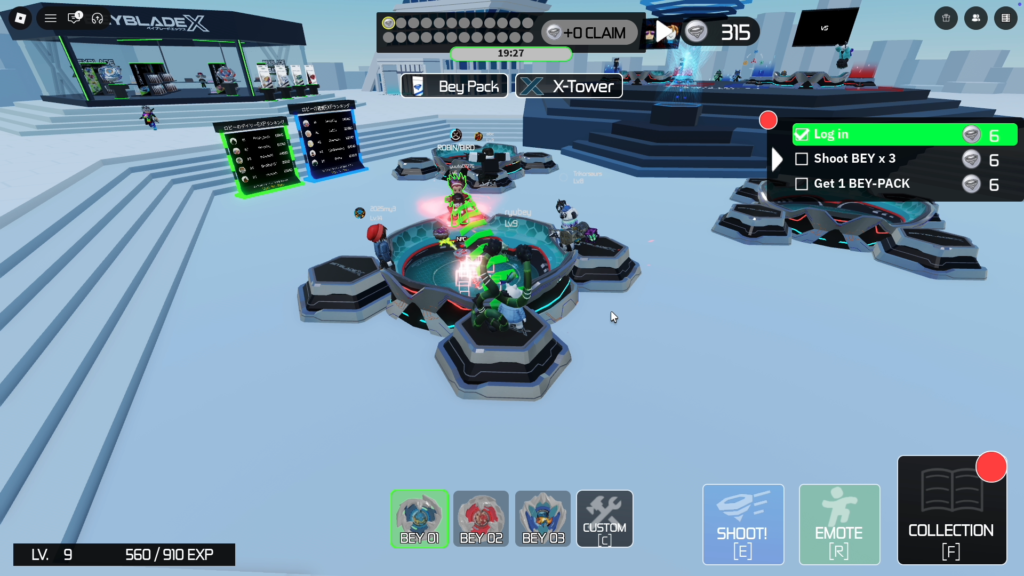The width and height of the screenshot is (1024, 576).
Task: Toggle the leaderboard list icon
Action: [x=1005, y=18]
